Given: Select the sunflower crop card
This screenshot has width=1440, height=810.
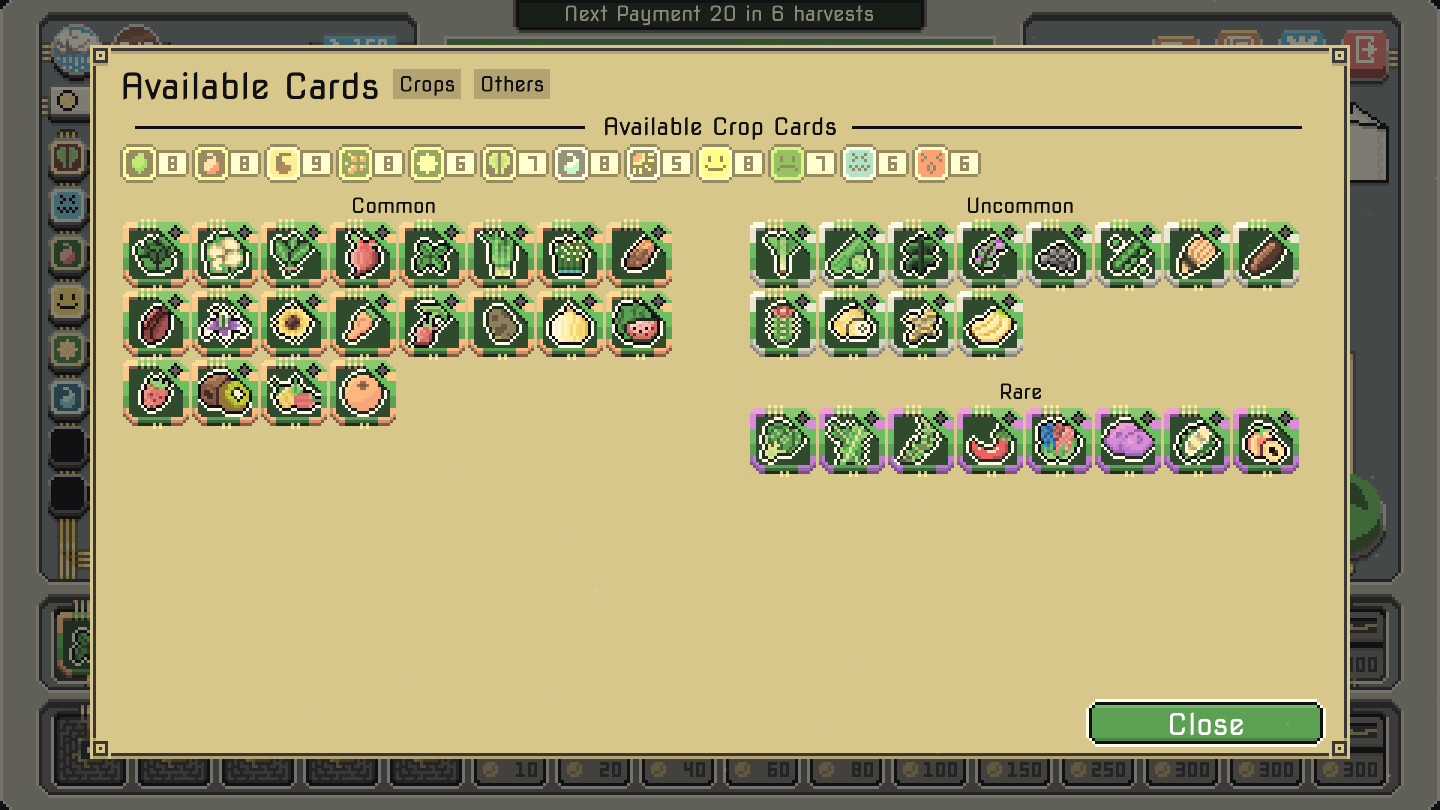Looking at the screenshot, I should click(291, 323).
